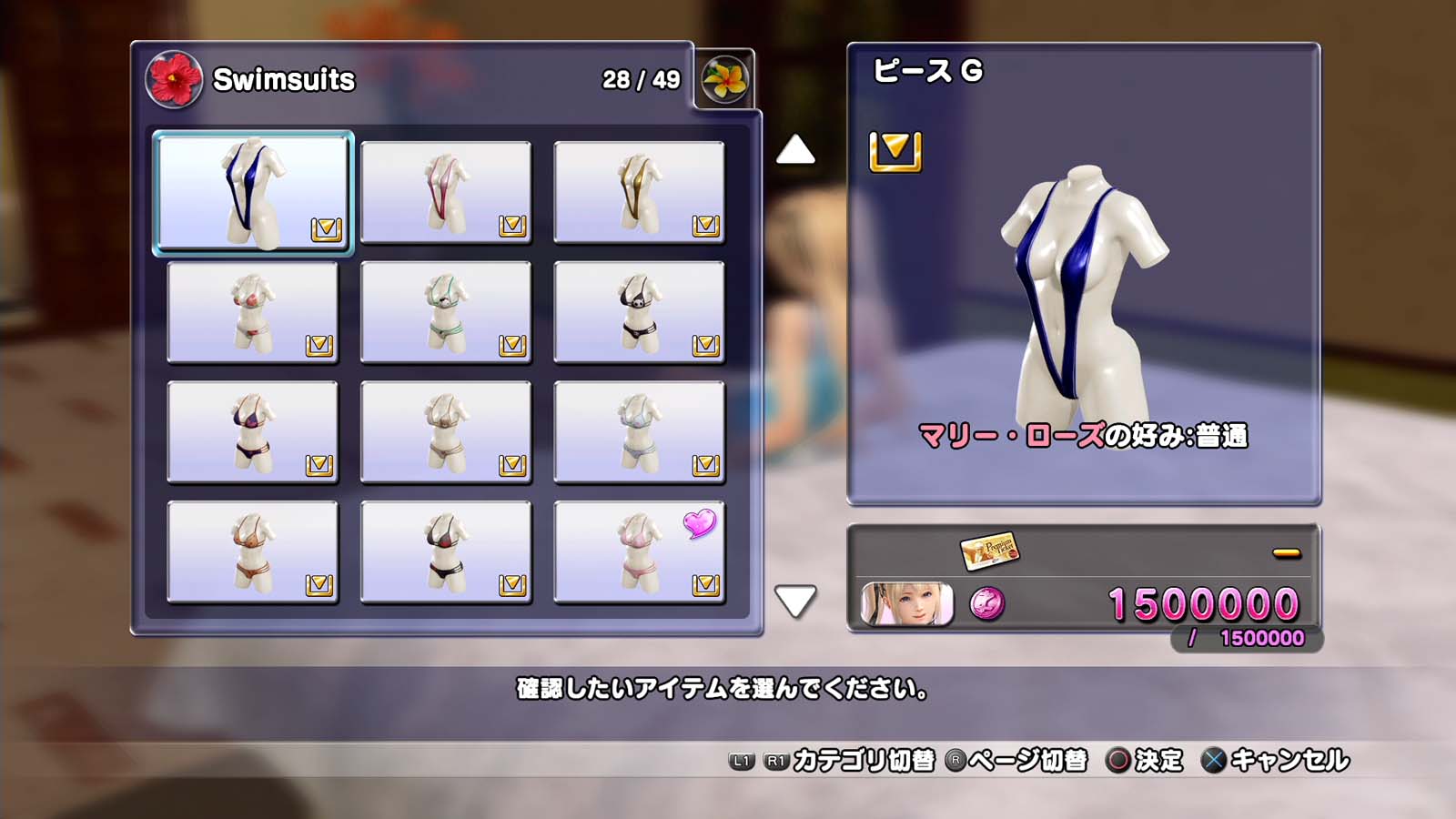1456x819 pixels.
Task: Choose the orange bikini tile
Action: point(252,552)
